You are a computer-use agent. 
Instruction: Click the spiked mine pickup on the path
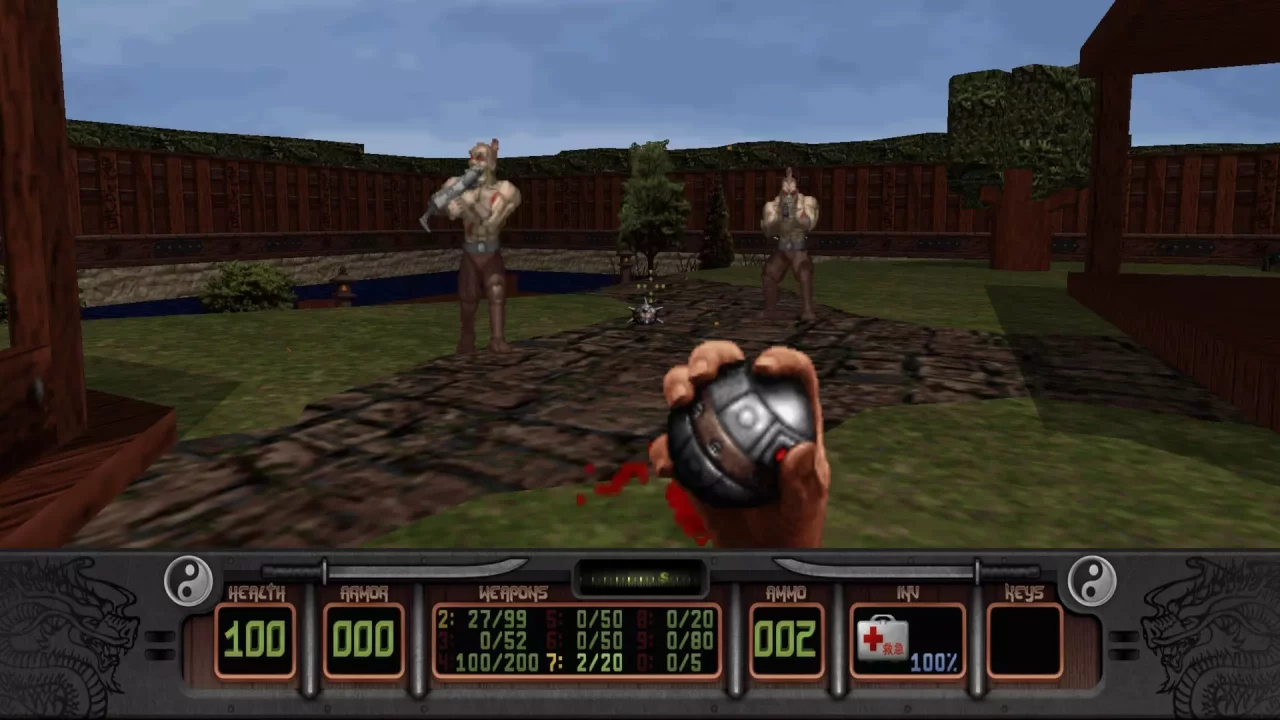click(x=647, y=315)
